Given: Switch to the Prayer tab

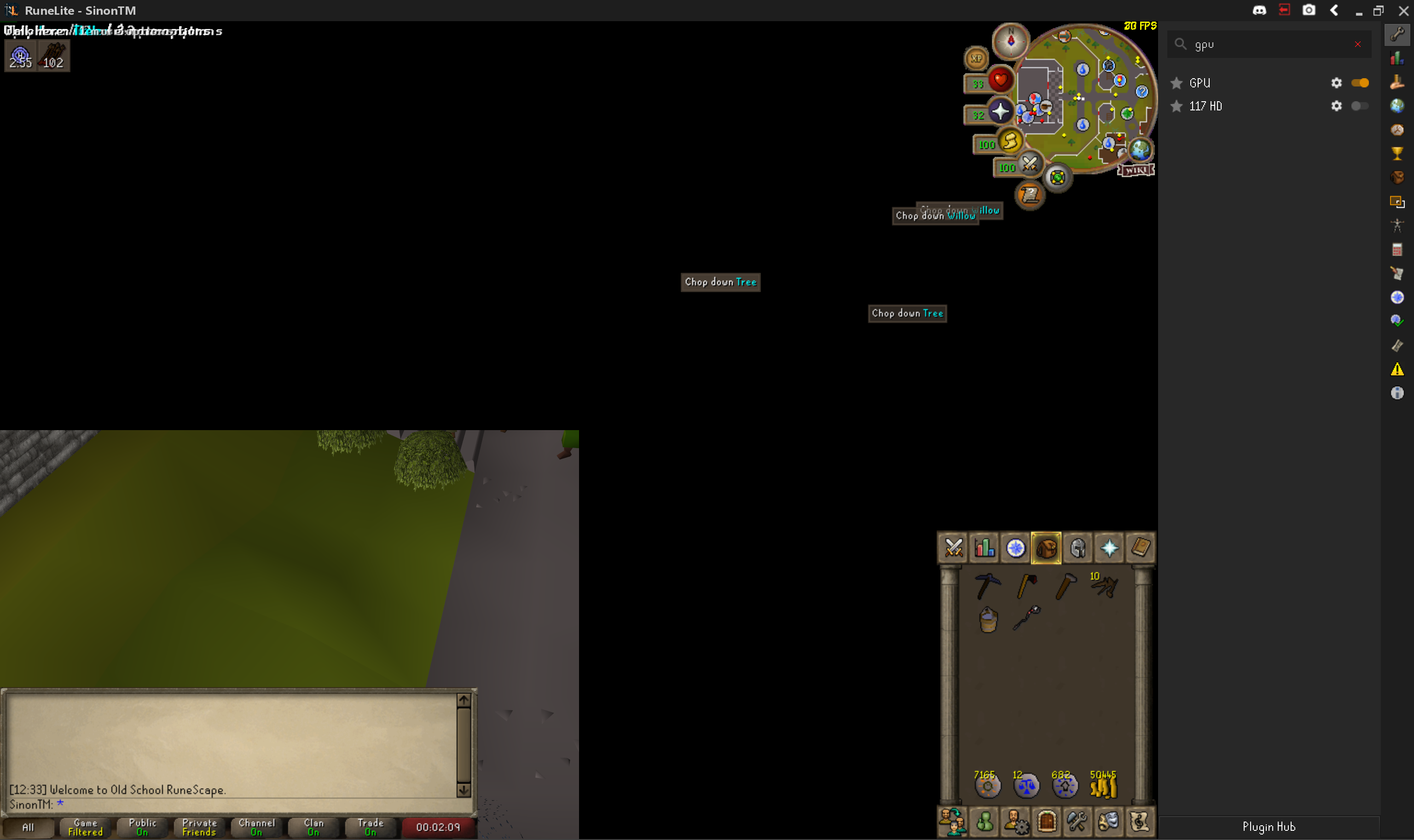Looking at the screenshot, I should (x=1109, y=547).
